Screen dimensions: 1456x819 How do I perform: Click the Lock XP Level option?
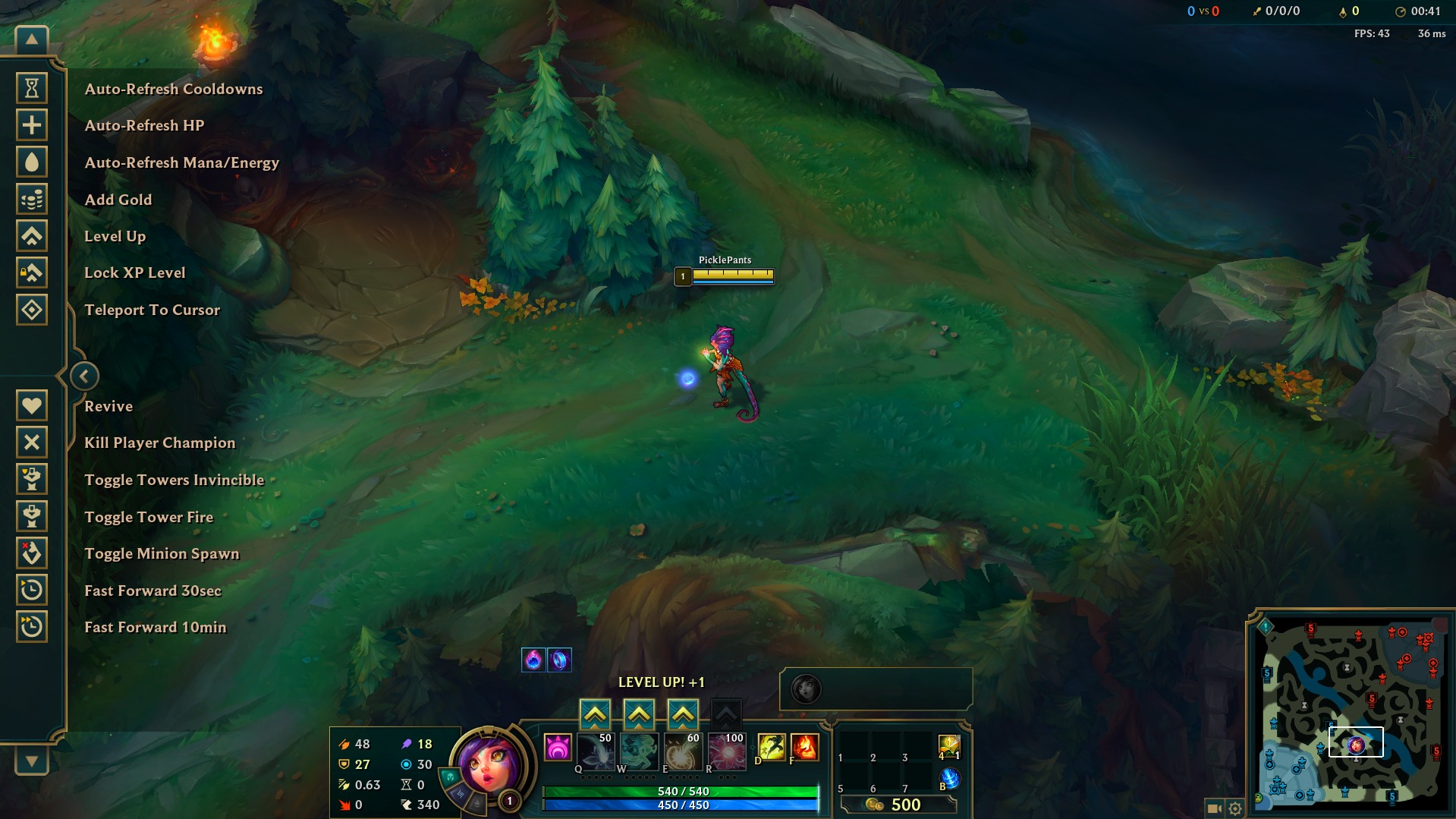point(134,272)
